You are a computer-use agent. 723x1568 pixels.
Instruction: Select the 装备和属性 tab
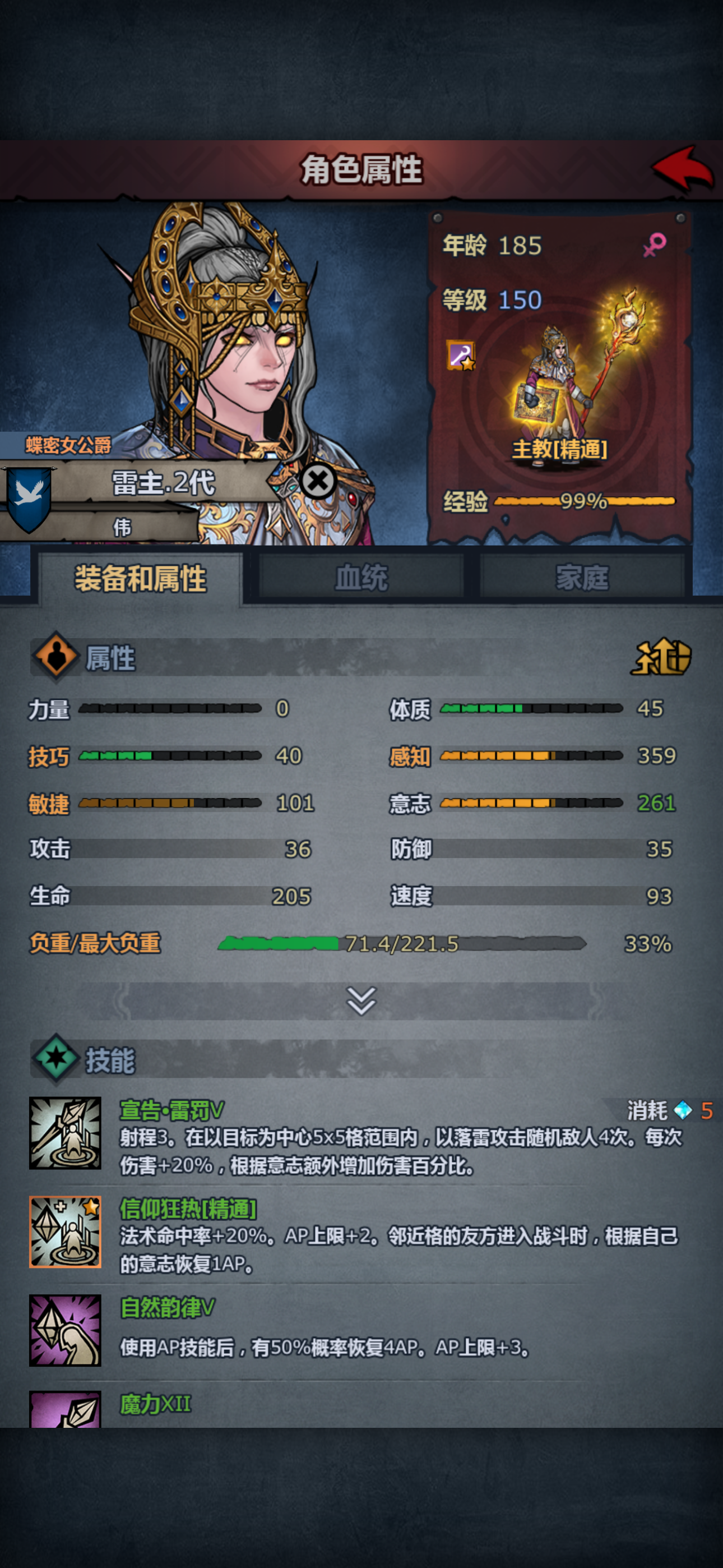(141, 579)
